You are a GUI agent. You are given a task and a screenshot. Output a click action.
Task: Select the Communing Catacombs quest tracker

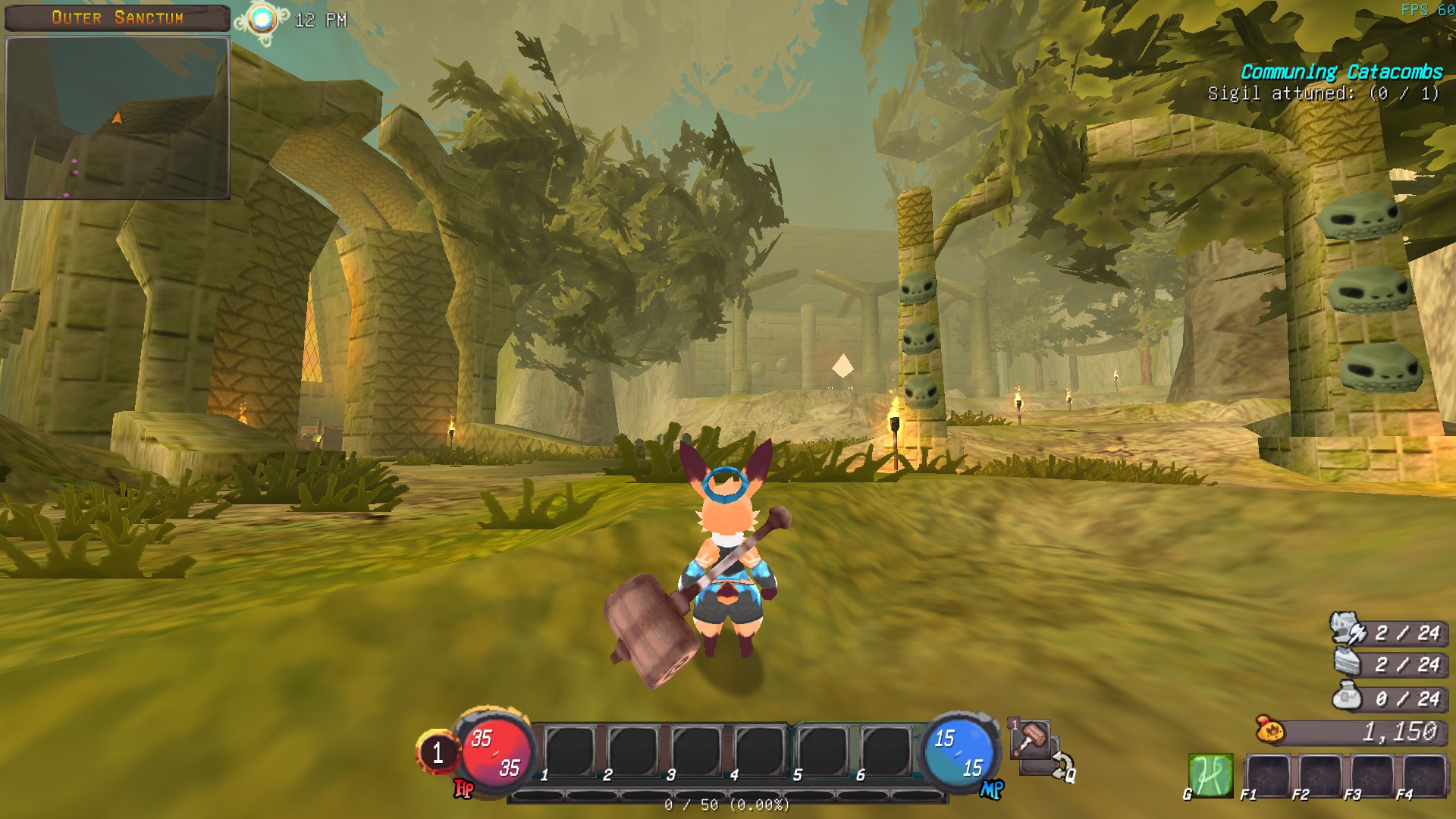tap(1341, 73)
